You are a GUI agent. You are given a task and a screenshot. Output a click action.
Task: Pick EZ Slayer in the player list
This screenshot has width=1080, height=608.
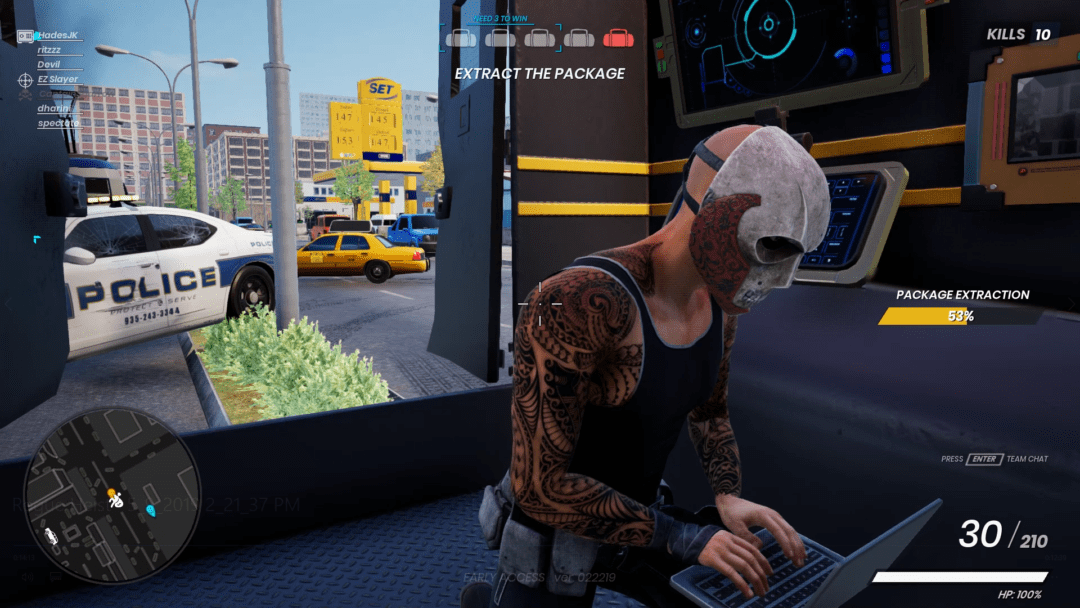coord(58,79)
